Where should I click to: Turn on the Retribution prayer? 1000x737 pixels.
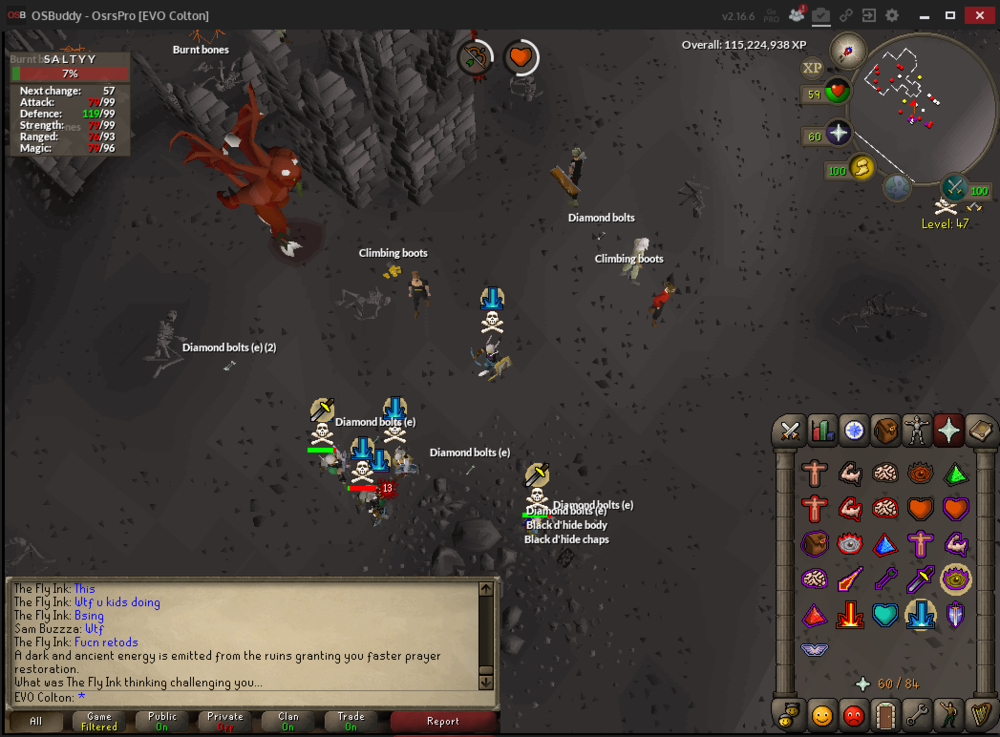point(851,614)
